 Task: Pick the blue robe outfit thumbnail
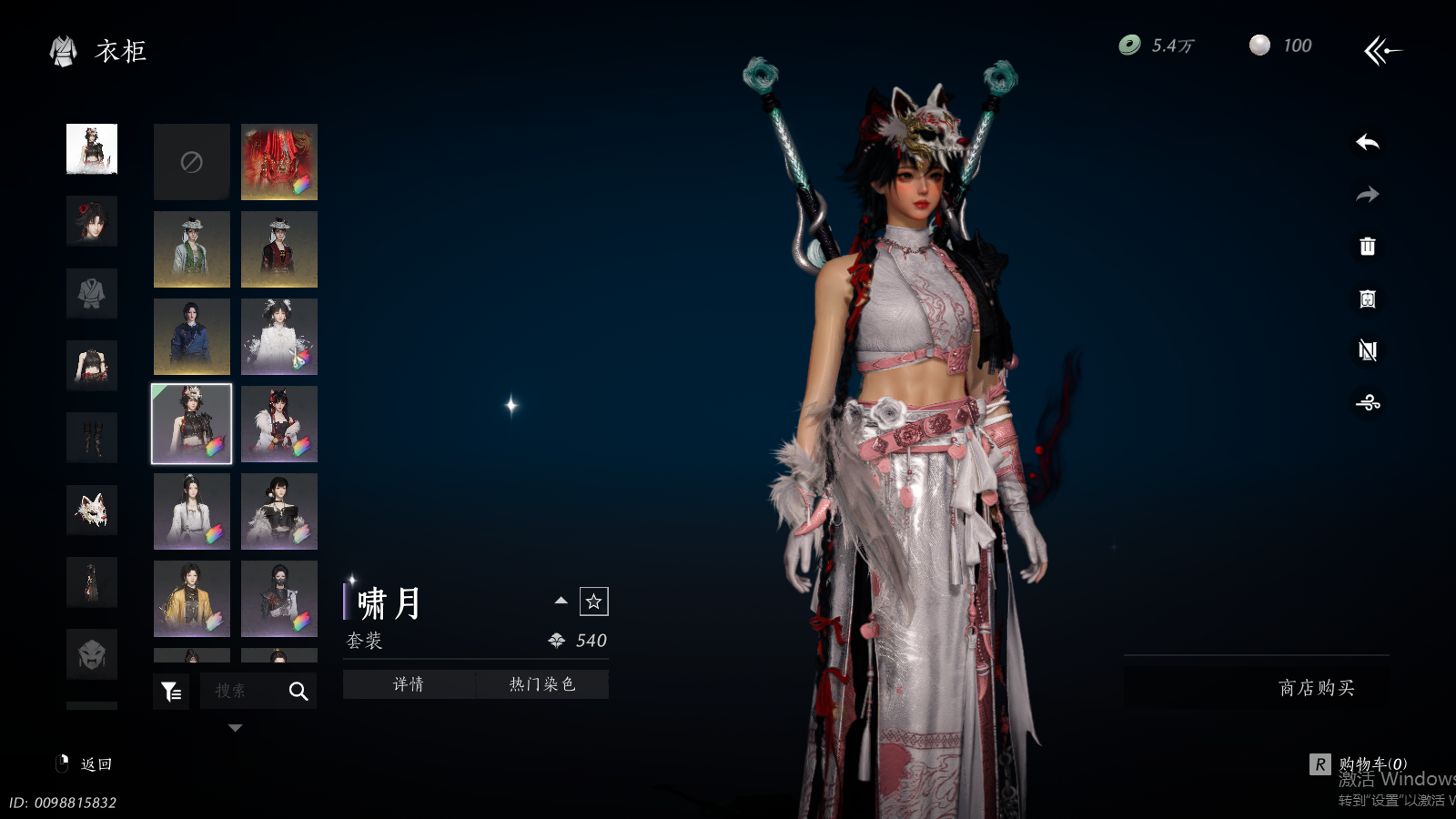[191, 337]
